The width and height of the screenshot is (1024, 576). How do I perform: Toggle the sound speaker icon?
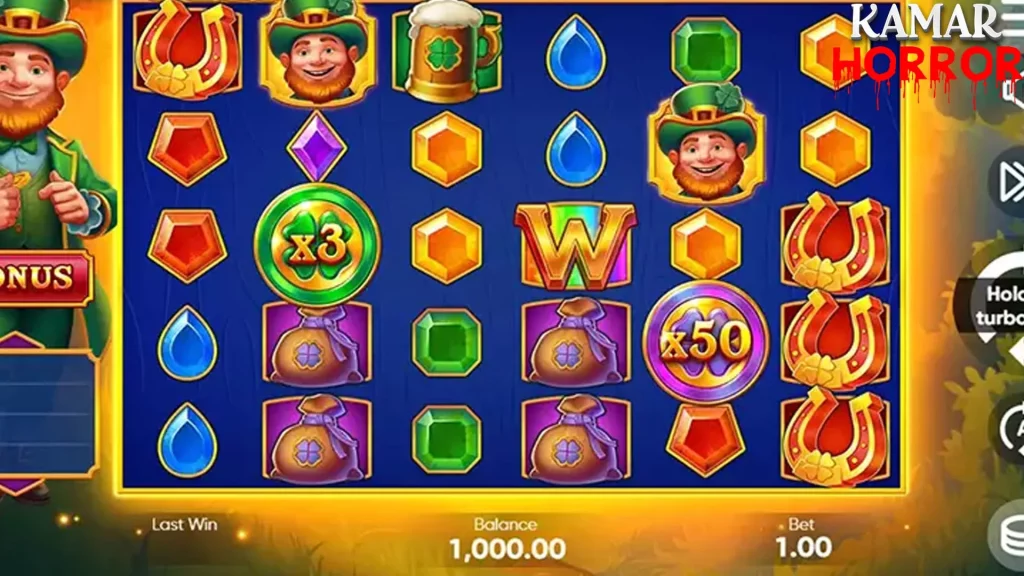(1014, 92)
